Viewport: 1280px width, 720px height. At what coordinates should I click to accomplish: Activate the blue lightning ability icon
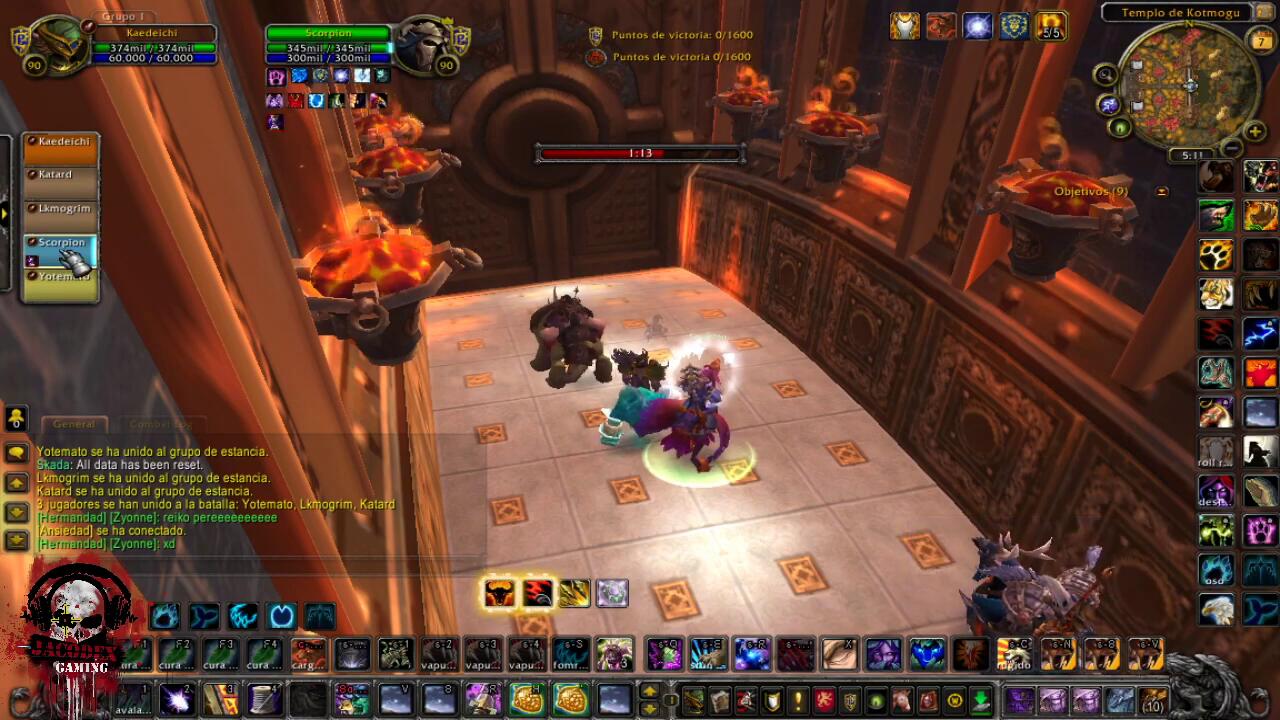[x=1260, y=332]
